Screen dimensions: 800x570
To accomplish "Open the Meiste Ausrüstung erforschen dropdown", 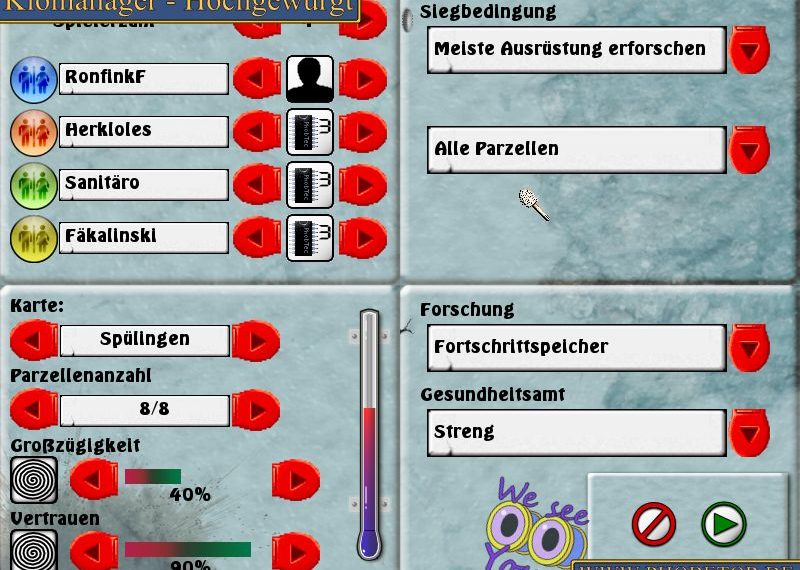I will pos(749,49).
